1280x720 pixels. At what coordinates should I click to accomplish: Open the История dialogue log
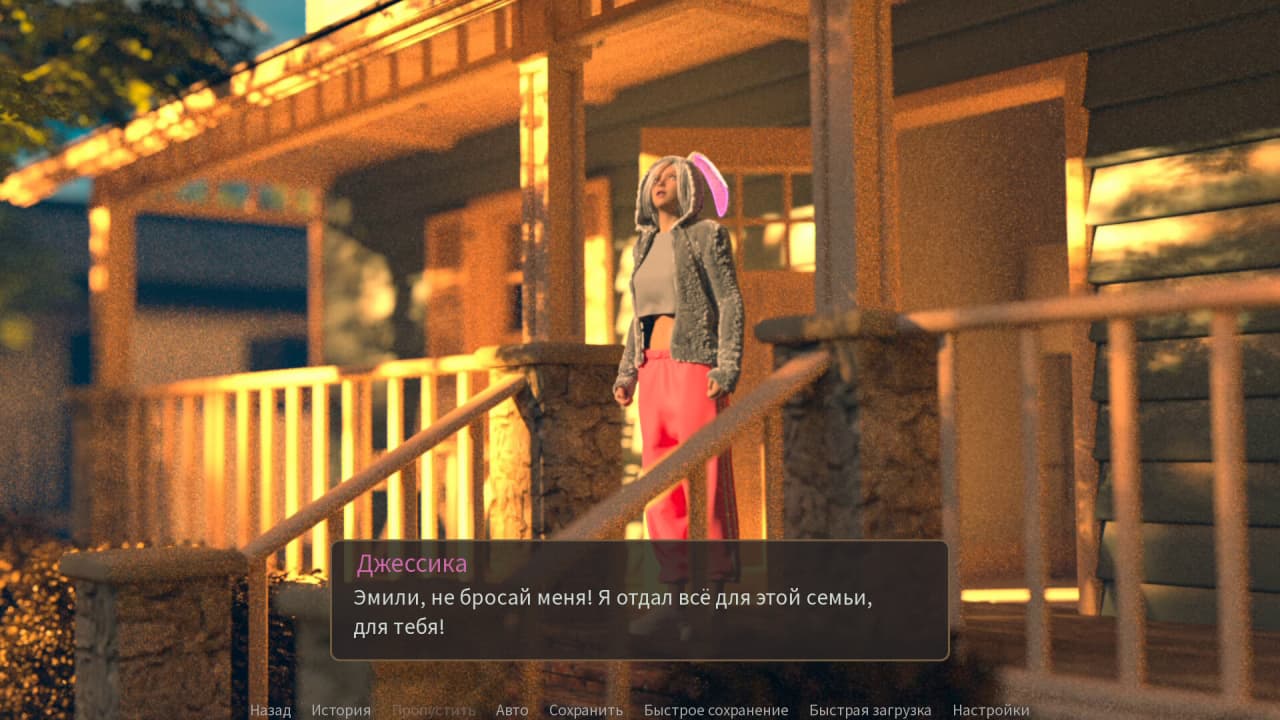coord(340,711)
